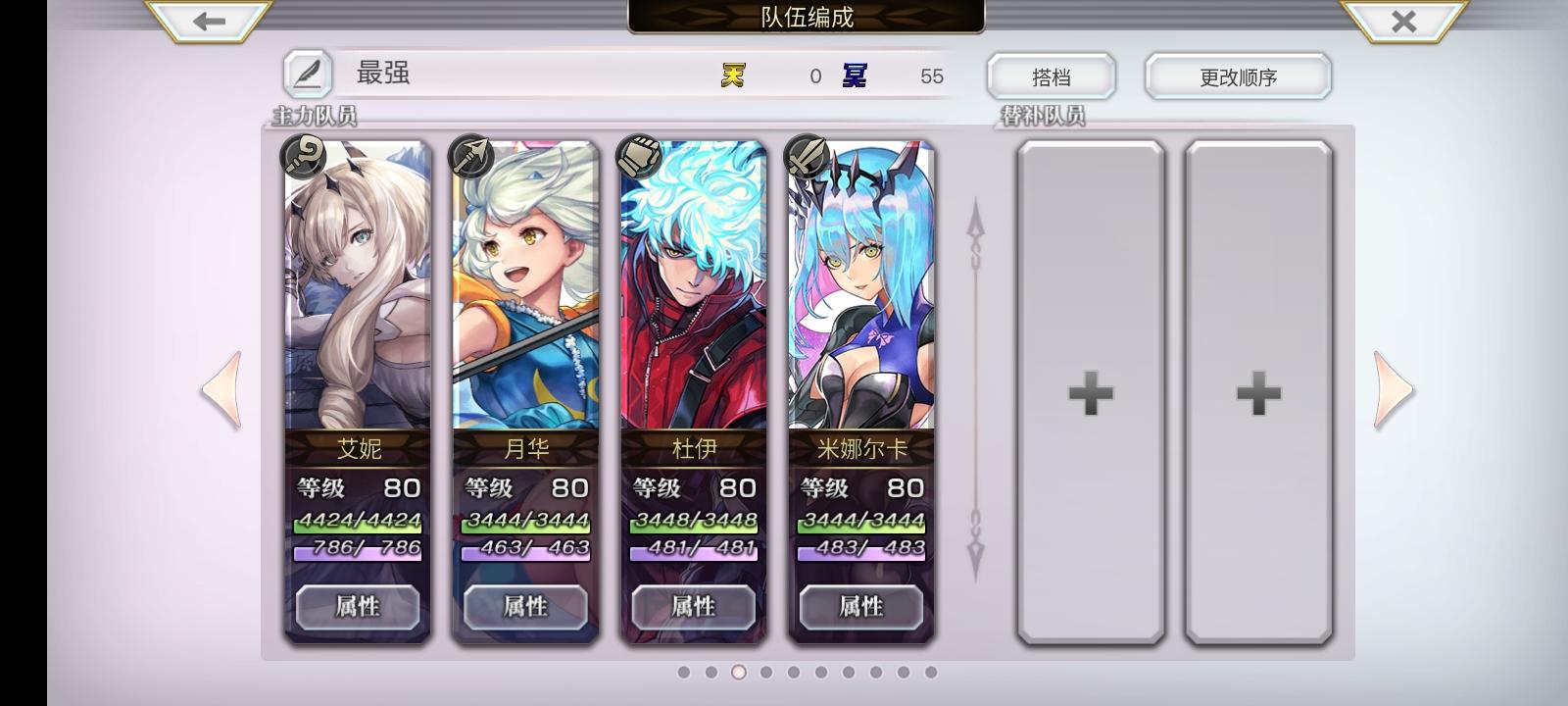Click the left arrow for previous team

[222, 391]
